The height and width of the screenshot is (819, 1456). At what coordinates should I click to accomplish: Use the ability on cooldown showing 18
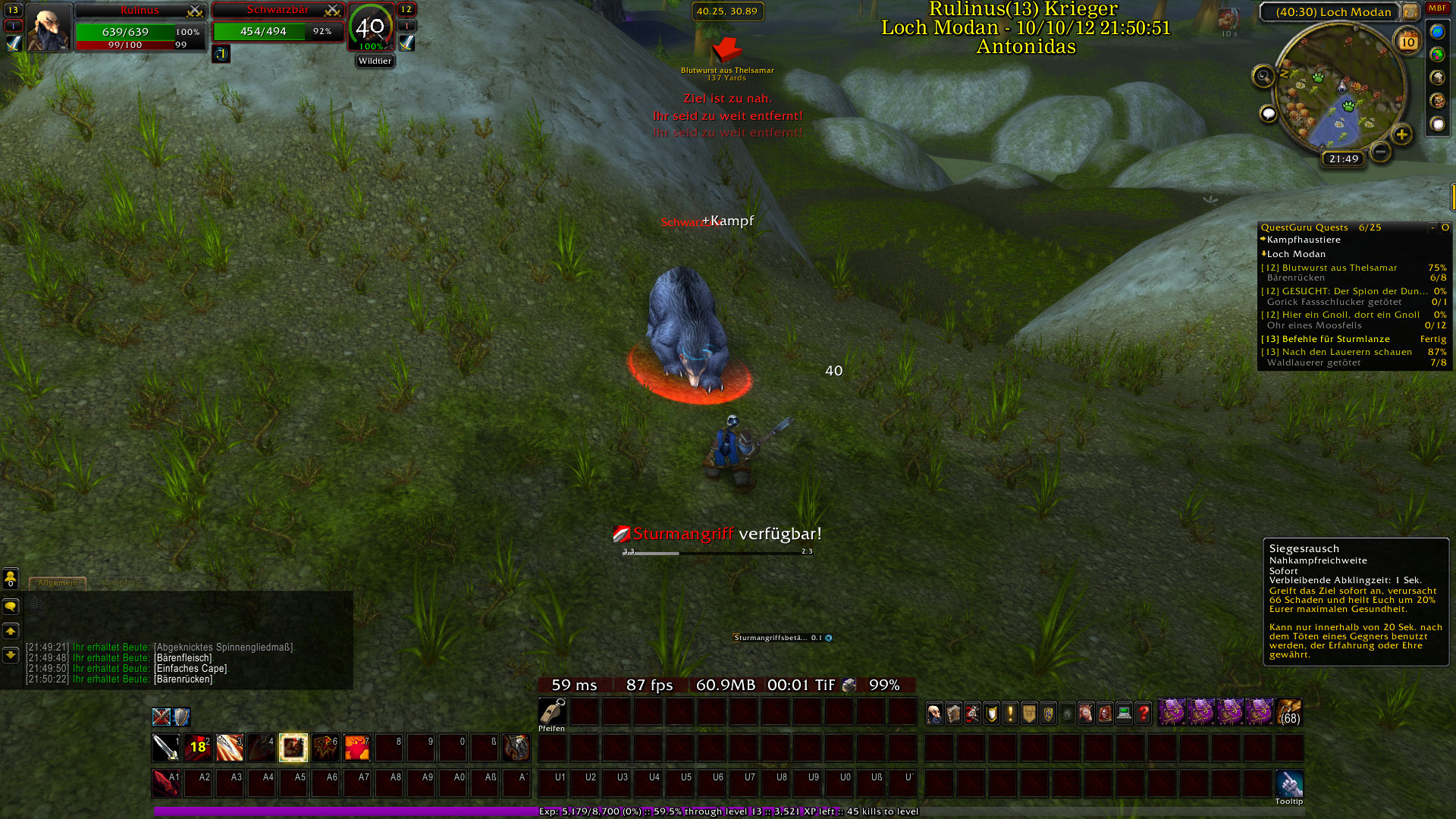[x=198, y=748]
